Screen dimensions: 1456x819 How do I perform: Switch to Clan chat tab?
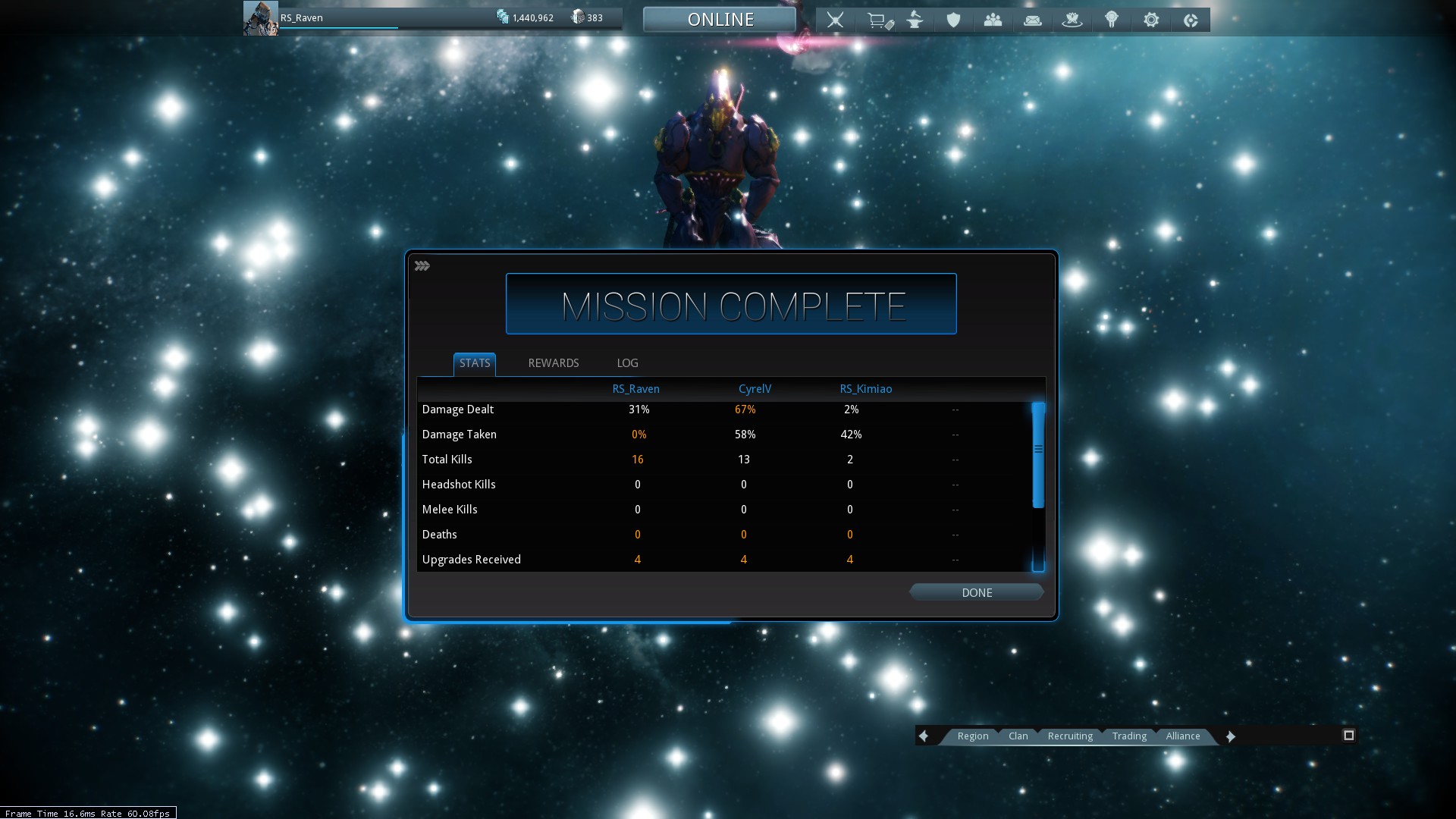(x=1018, y=736)
